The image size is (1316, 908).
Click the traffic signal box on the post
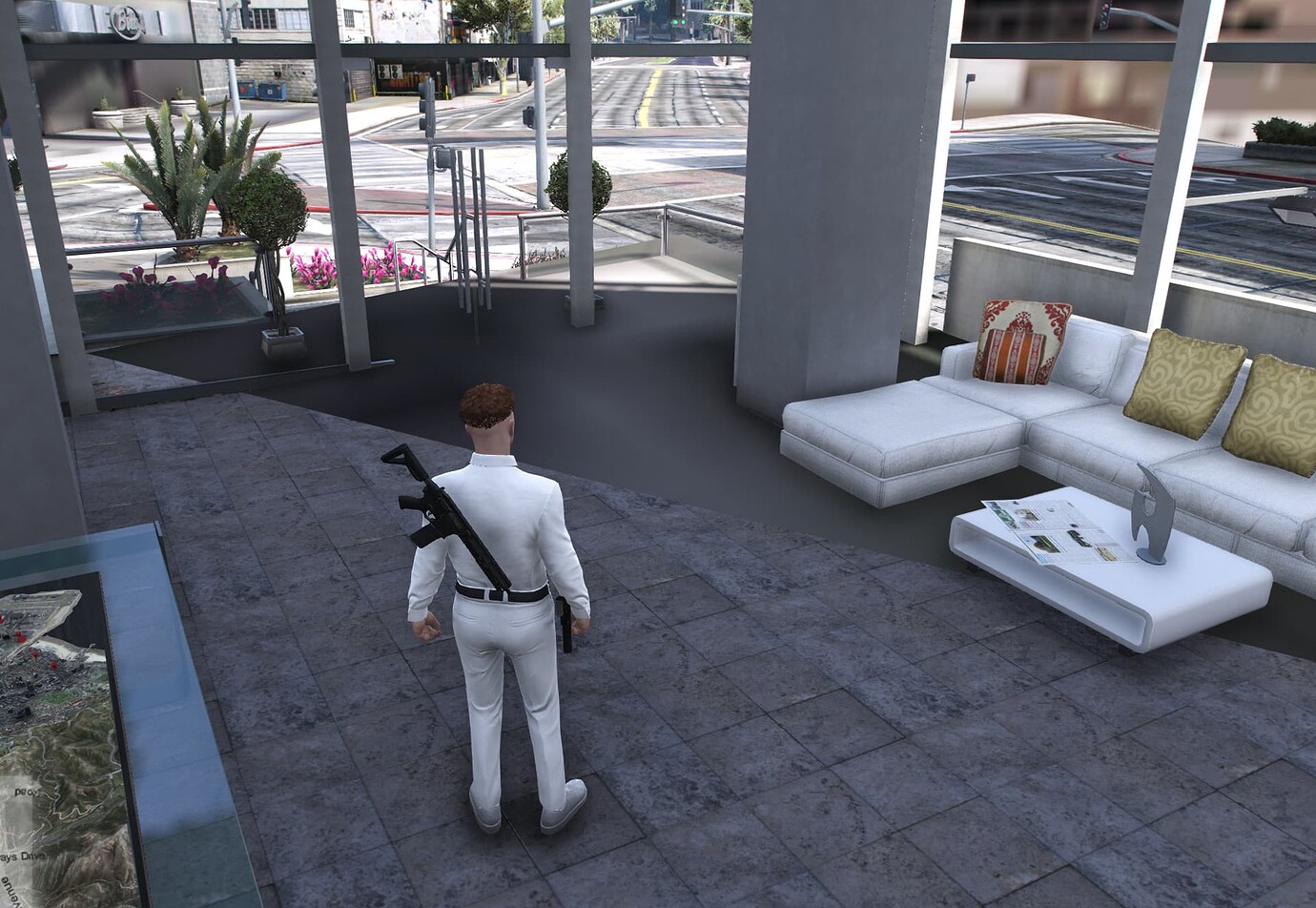442,157
